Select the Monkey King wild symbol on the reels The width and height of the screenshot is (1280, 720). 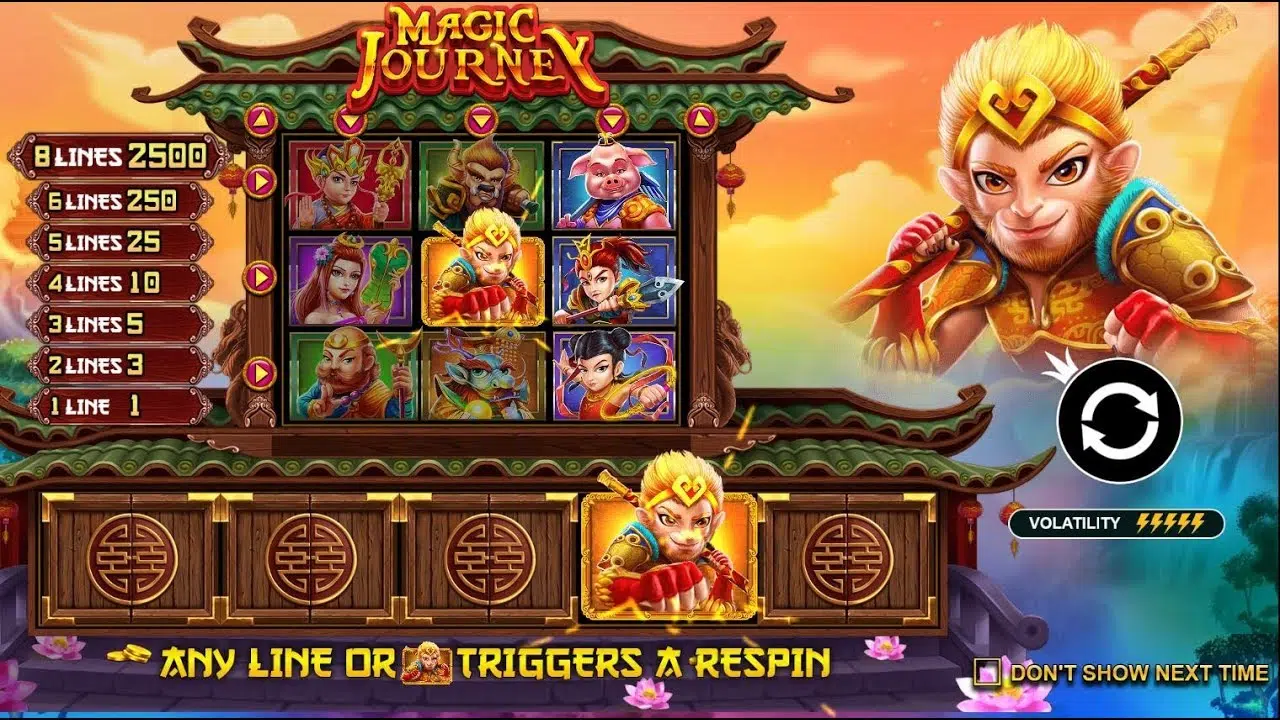[x=483, y=277]
